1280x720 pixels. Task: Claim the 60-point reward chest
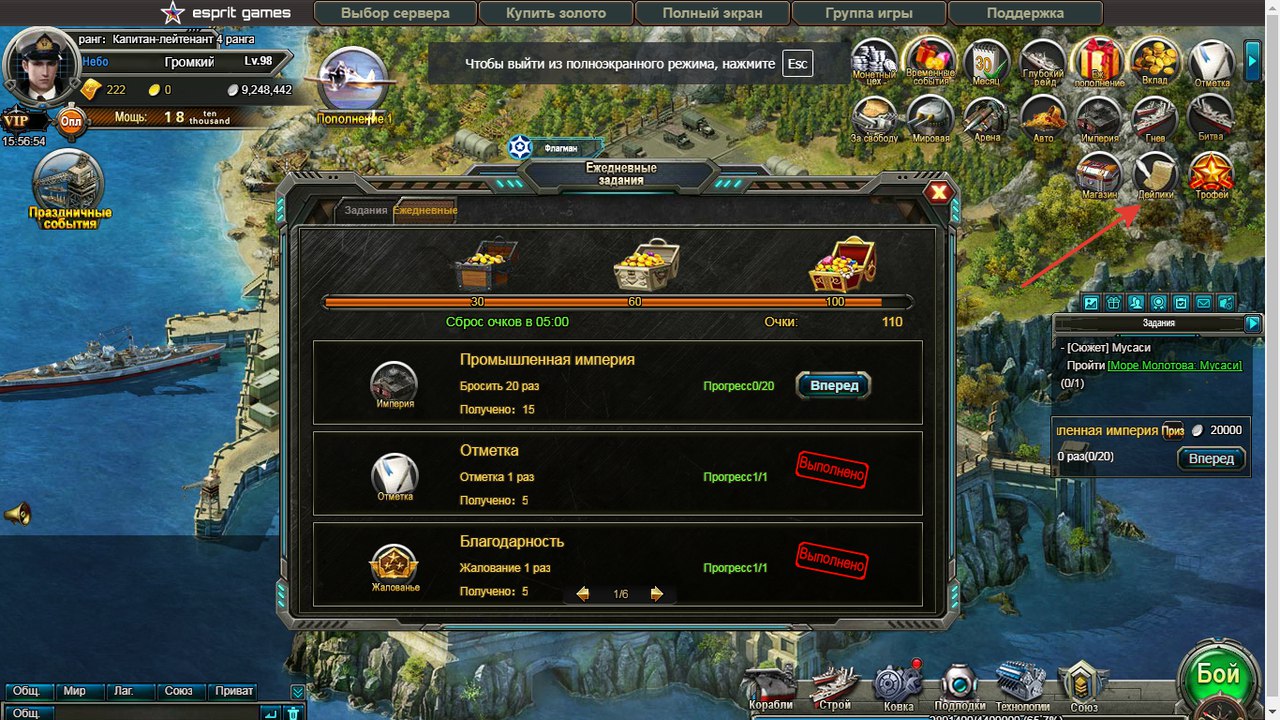pos(645,266)
